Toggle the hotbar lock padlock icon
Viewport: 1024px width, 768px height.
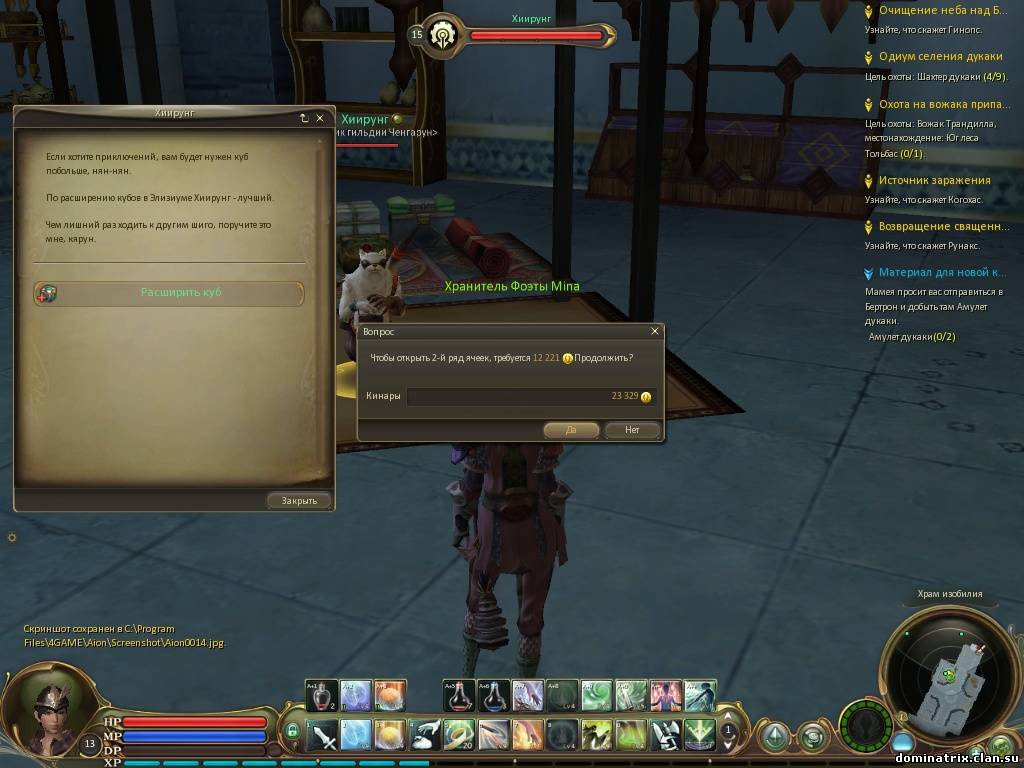point(292,731)
